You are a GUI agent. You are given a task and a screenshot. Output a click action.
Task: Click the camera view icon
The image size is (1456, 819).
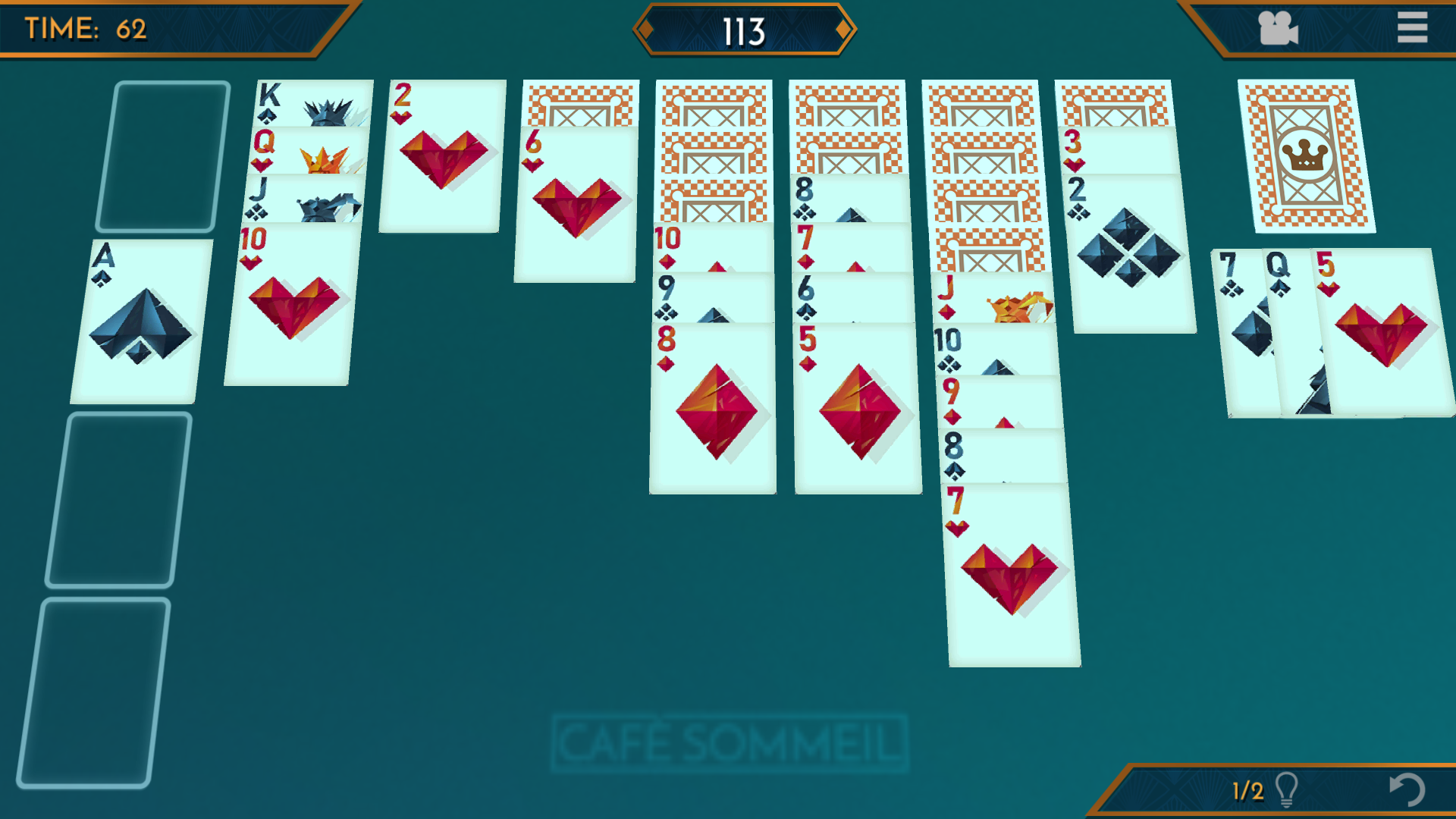[x=1278, y=29]
